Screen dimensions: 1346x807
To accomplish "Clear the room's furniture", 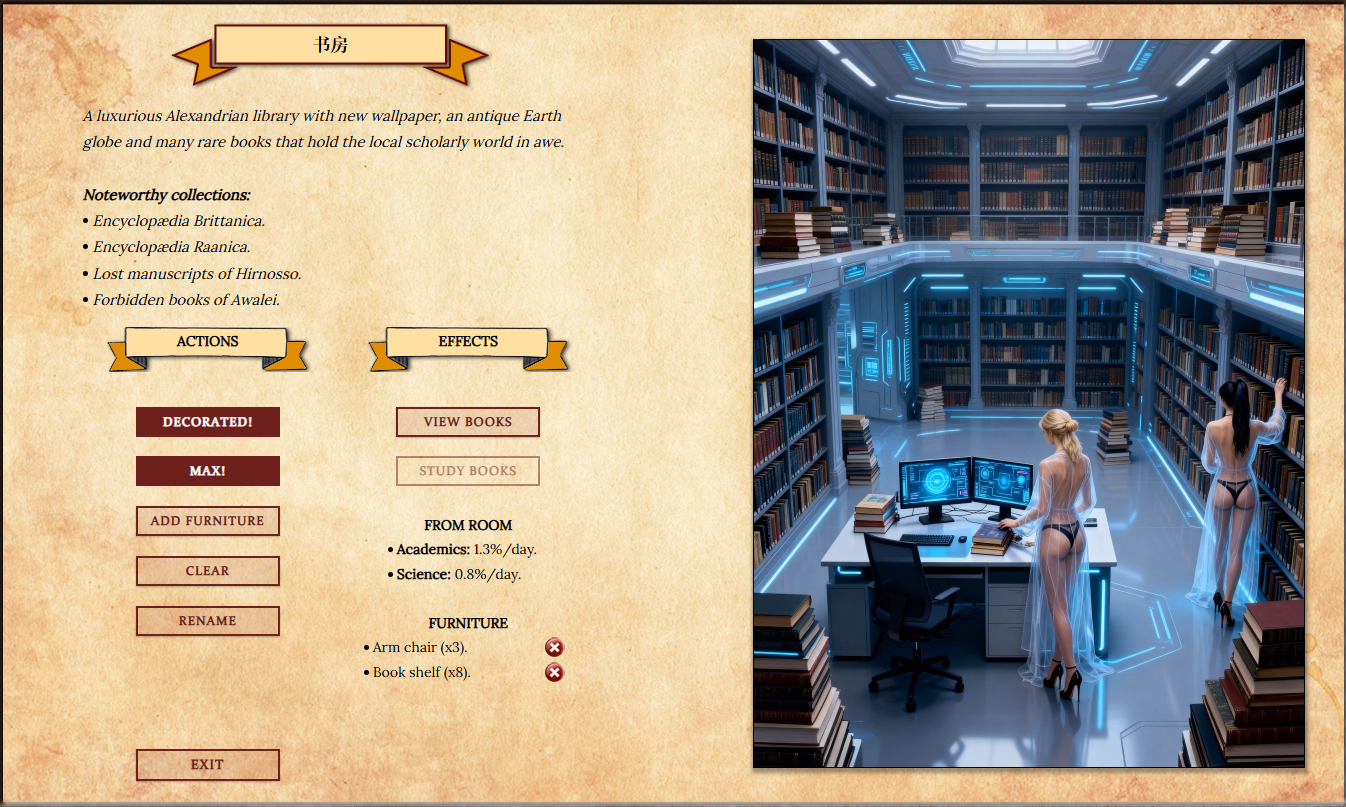I will [208, 571].
